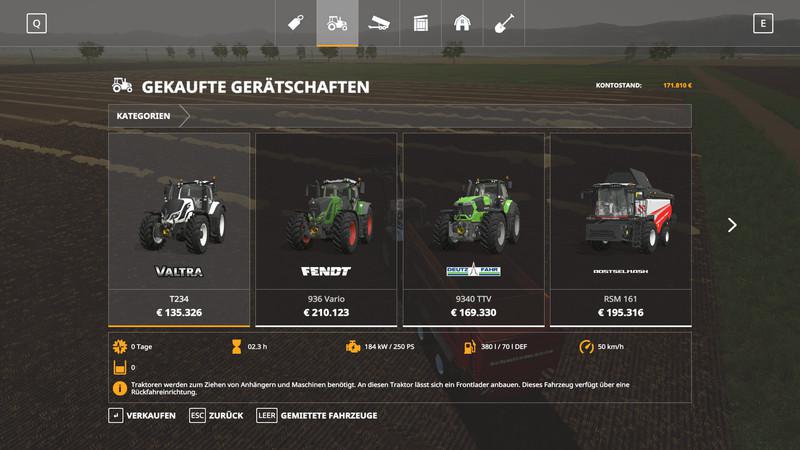Click Verkaufen to sell the vehicle
Screen dimensions: 800x450
(x=143, y=415)
